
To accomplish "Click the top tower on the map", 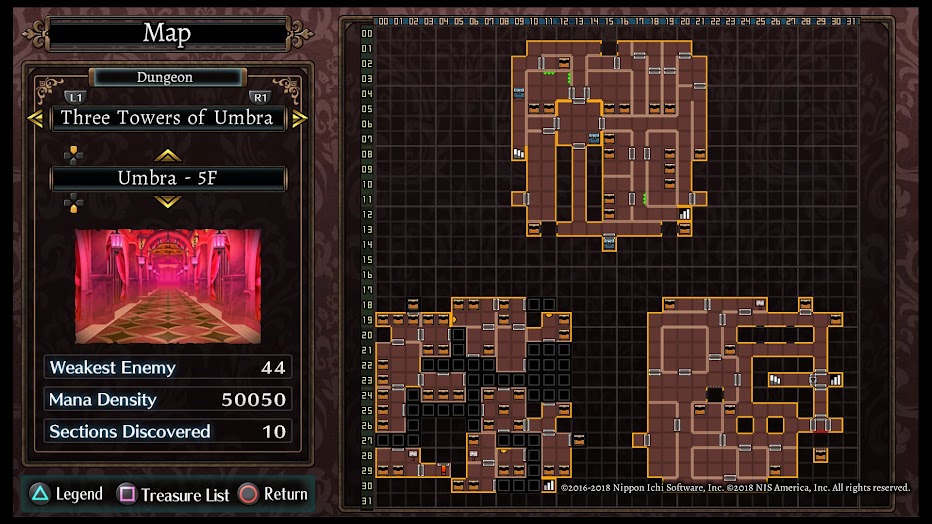I will coord(609,140).
